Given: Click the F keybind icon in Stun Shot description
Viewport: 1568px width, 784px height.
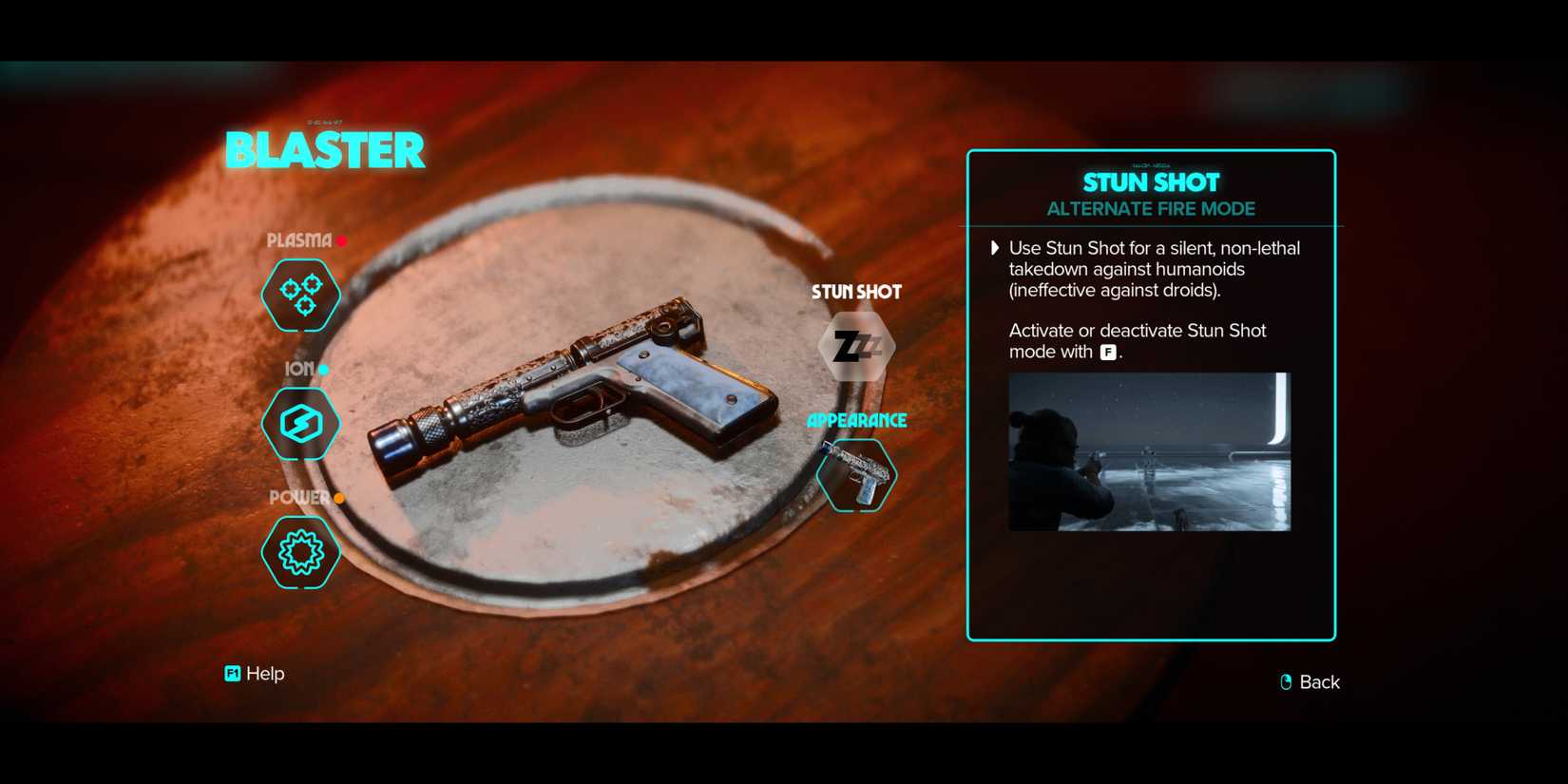Looking at the screenshot, I should pos(1108,352).
